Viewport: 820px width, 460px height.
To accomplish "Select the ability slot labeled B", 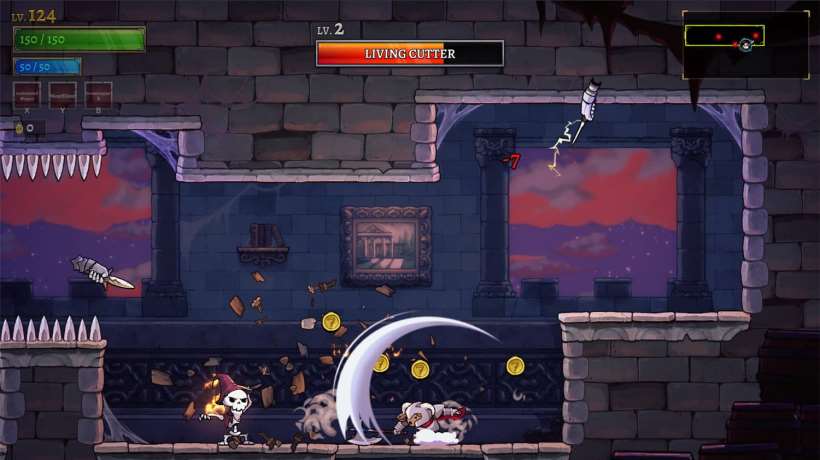I will tap(98, 95).
